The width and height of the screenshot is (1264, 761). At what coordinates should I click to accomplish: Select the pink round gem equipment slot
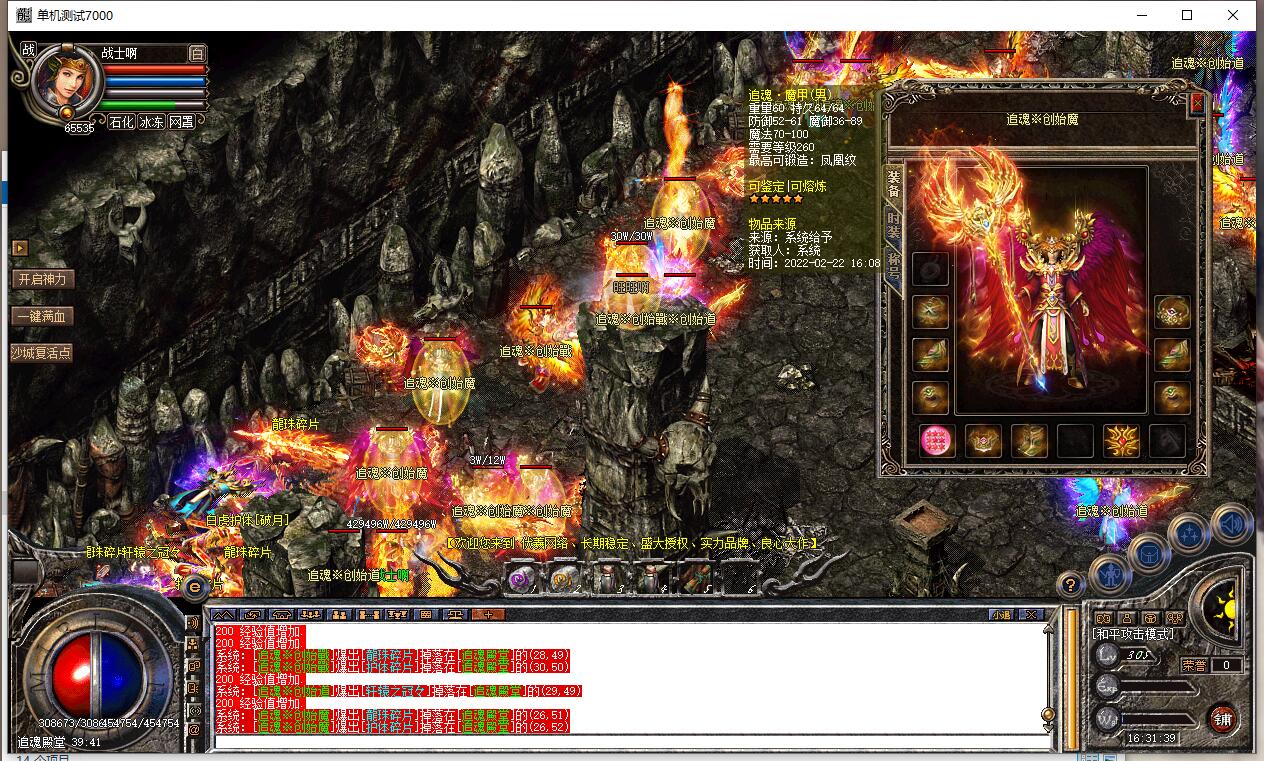pos(936,440)
